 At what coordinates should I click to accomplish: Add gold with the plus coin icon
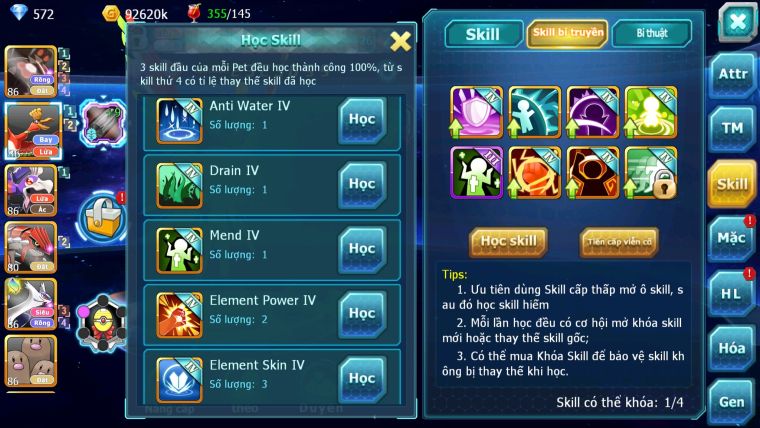coord(111,13)
